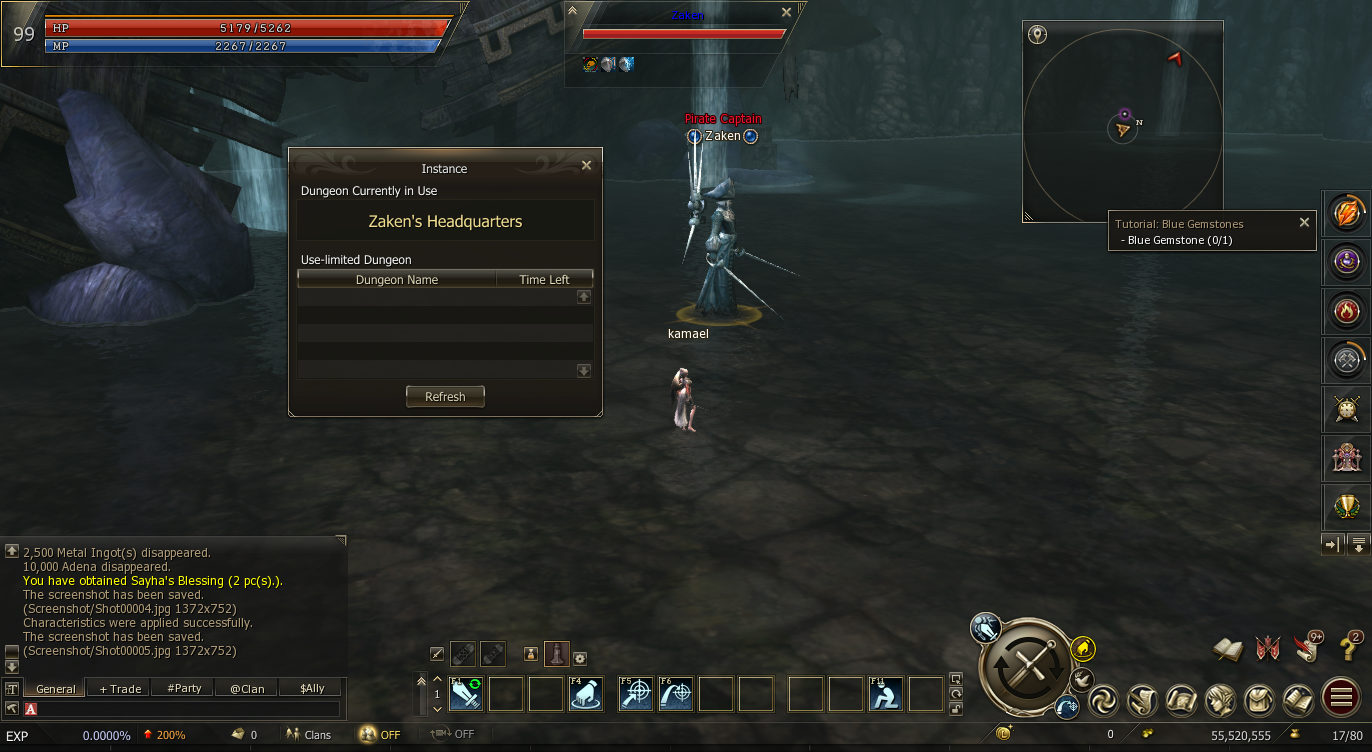
Task: Use the F1 sword attack skill
Action: click(x=465, y=694)
